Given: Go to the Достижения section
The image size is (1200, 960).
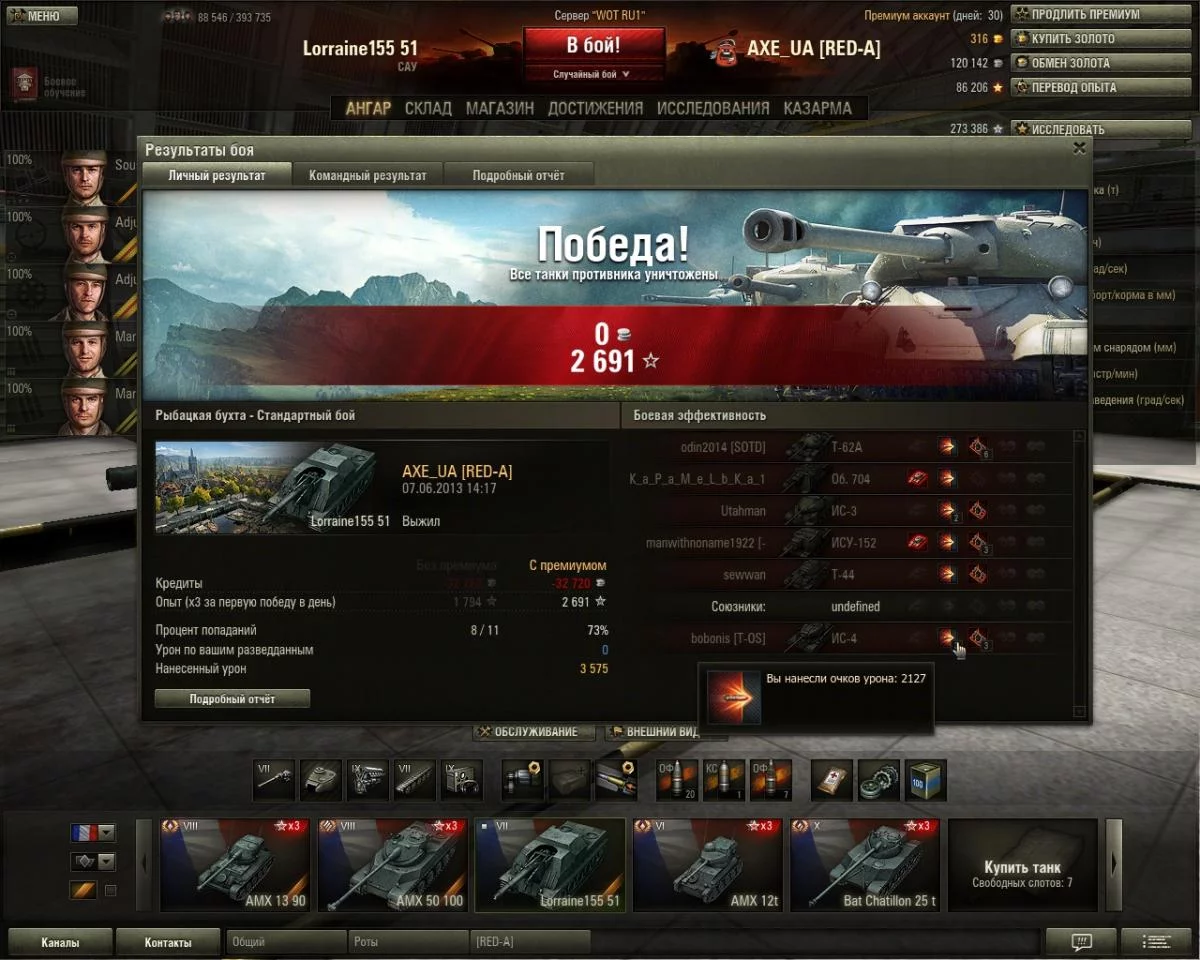Looking at the screenshot, I should pyautogui.click(x=595, y=108).
